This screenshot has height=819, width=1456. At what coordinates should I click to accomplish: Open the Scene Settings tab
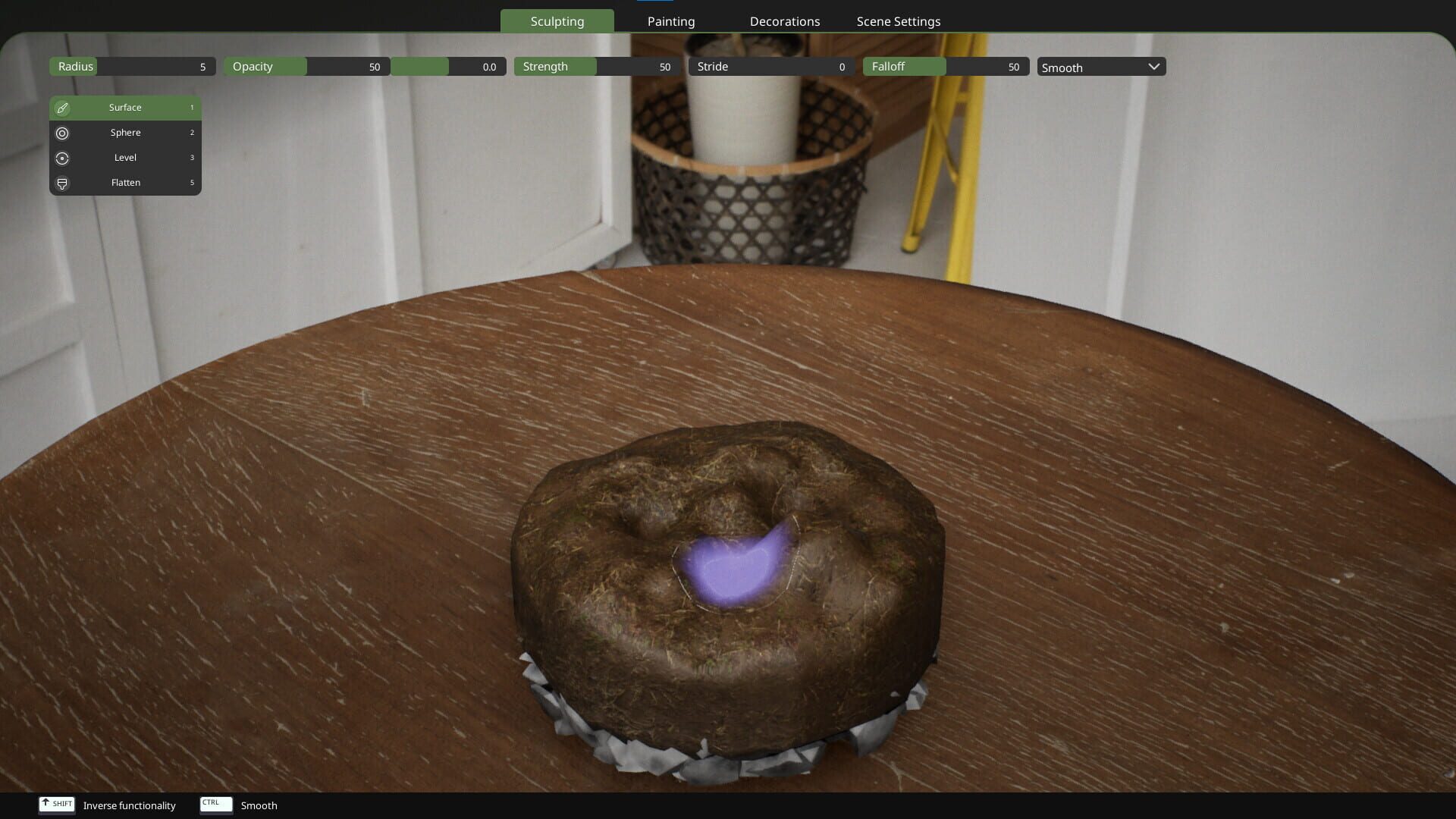pyautogui.click(x=898, y=20)
